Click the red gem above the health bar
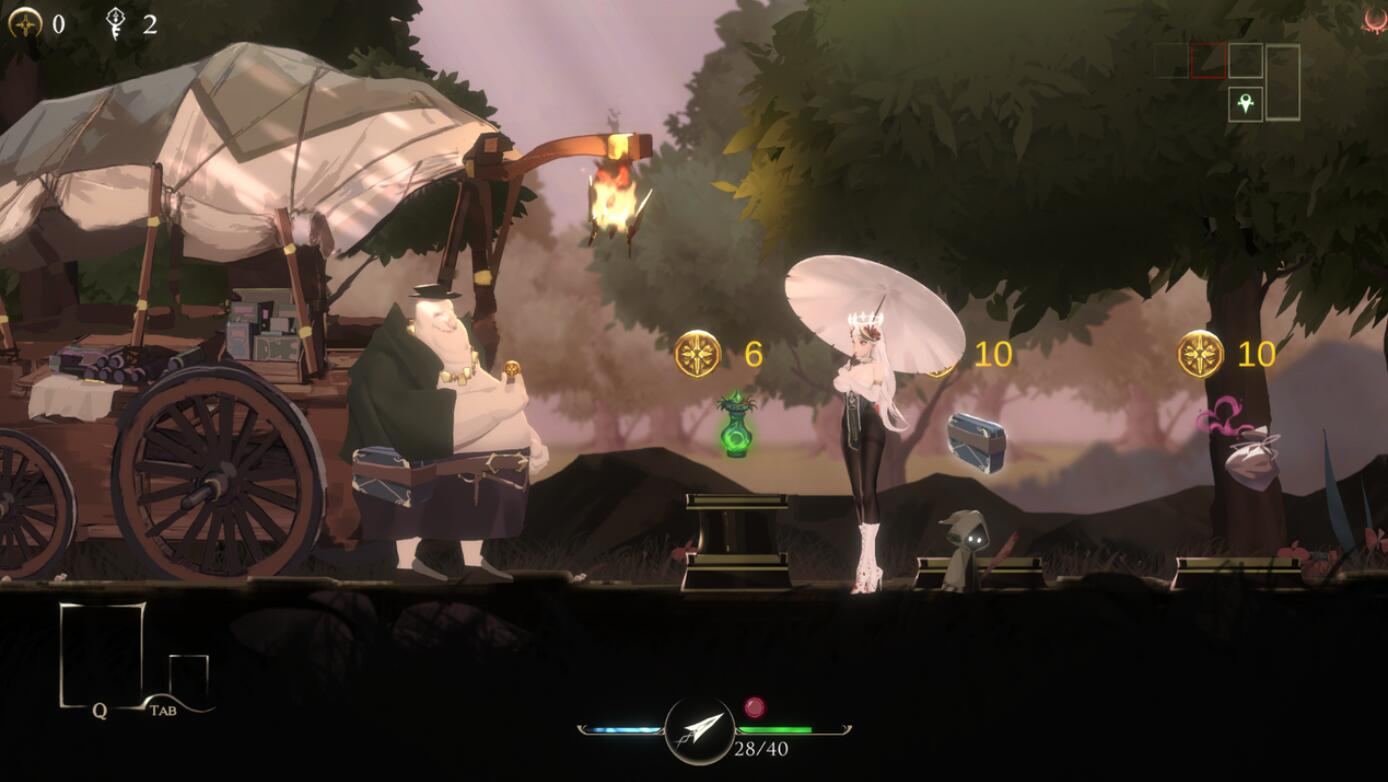1388x782 pixels. coord(755,707)
